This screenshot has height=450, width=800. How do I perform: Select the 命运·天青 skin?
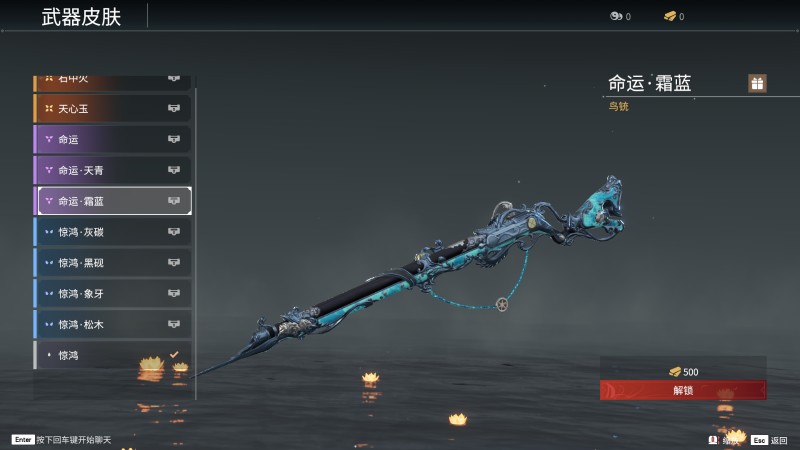113,170
